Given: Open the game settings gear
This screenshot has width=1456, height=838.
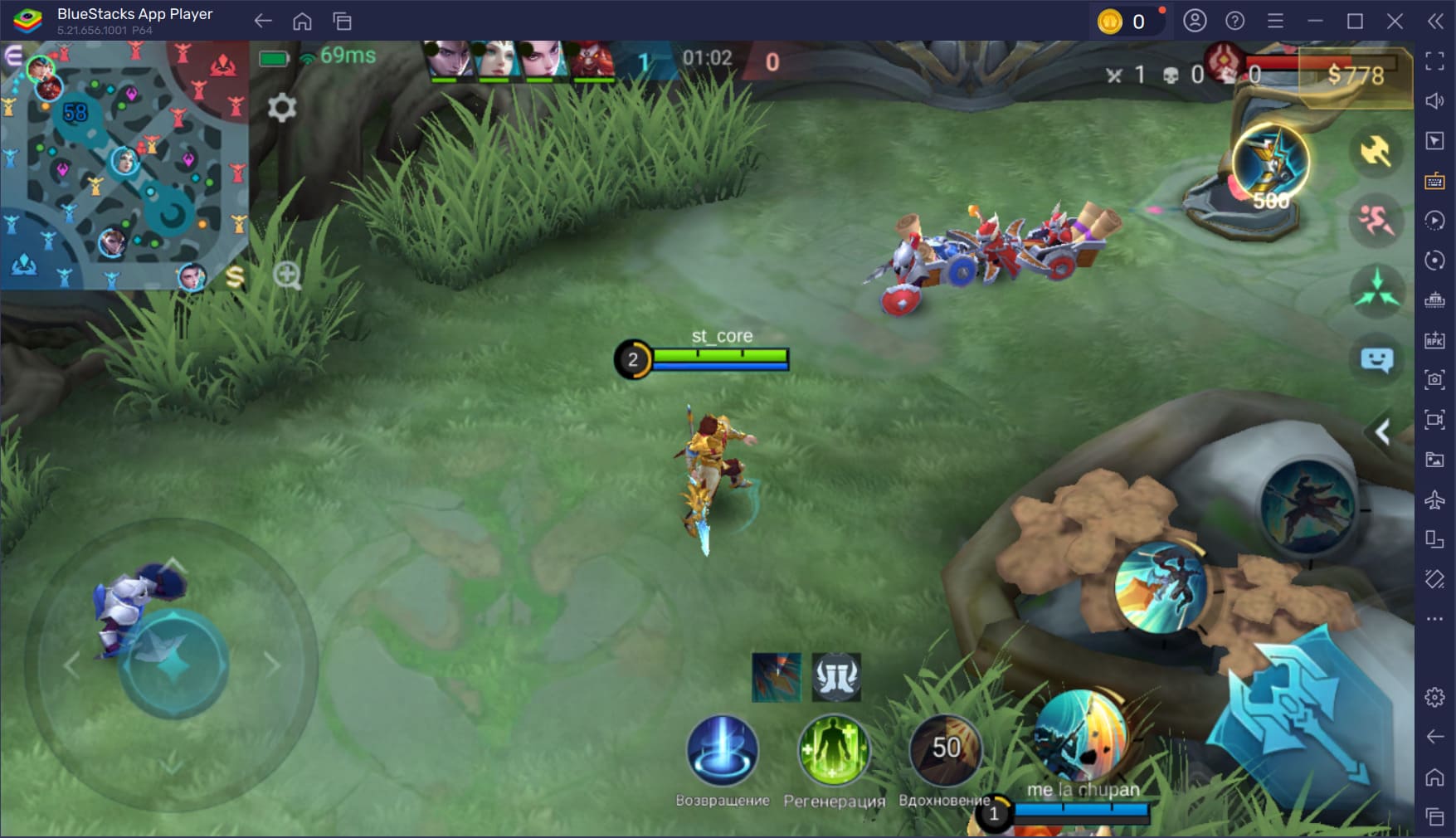Looking at the screenshot, I should click(282, 107).
